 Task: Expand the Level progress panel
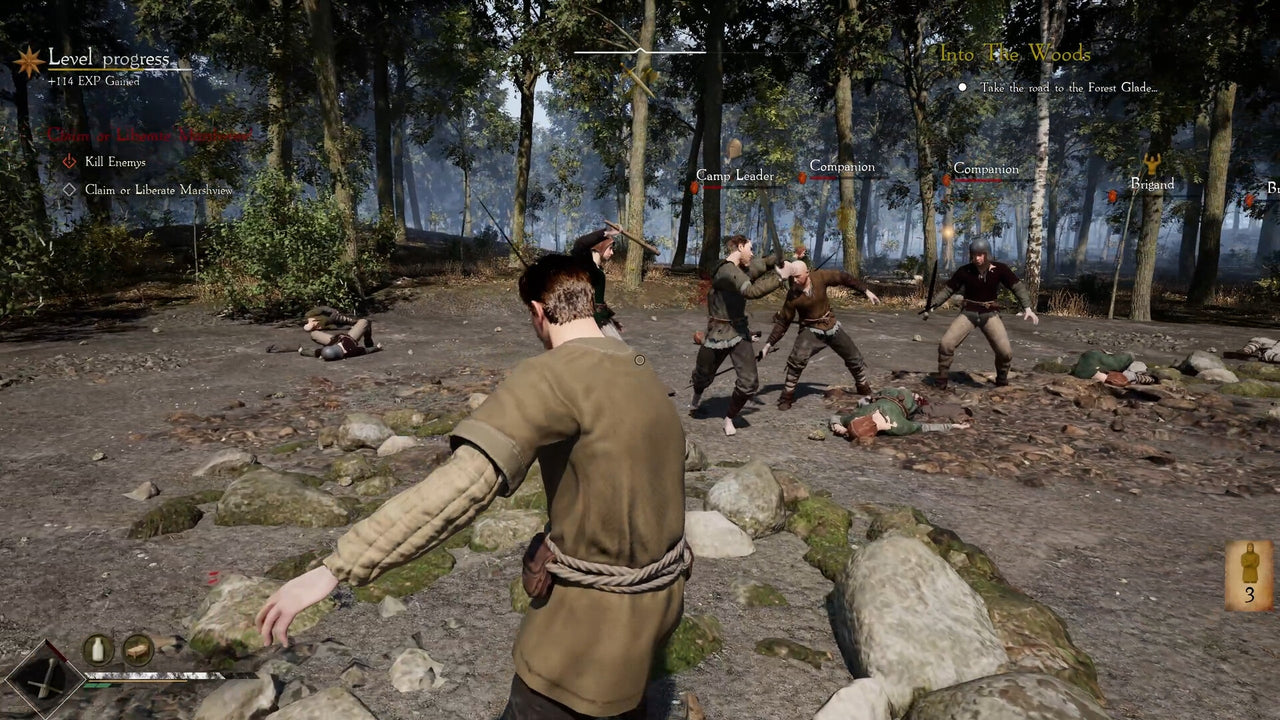coord(110,59)
